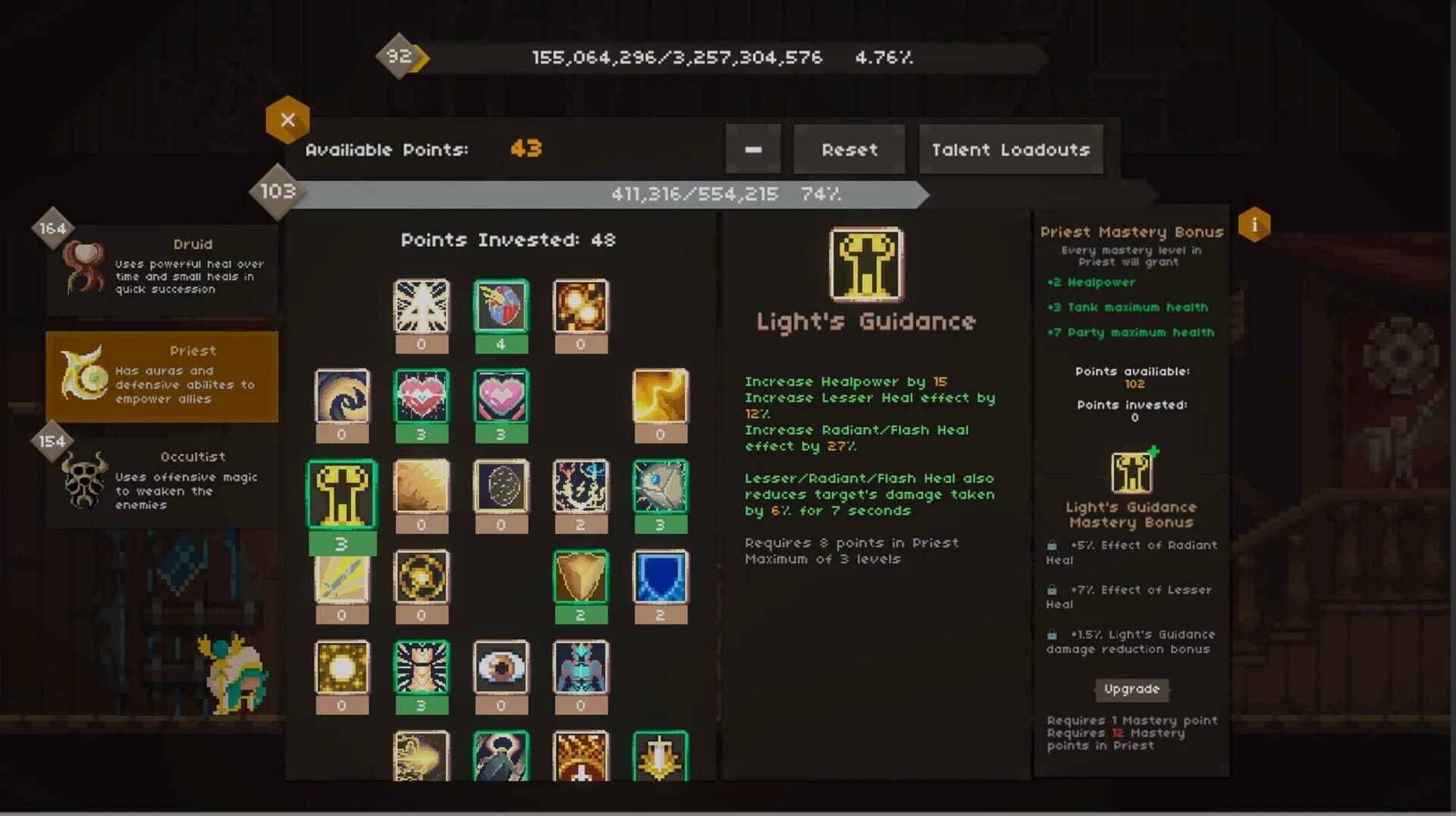The image size is (1456, 816).
Task: Select the Light's Guidance talent icon
Action: click(343, 494)
